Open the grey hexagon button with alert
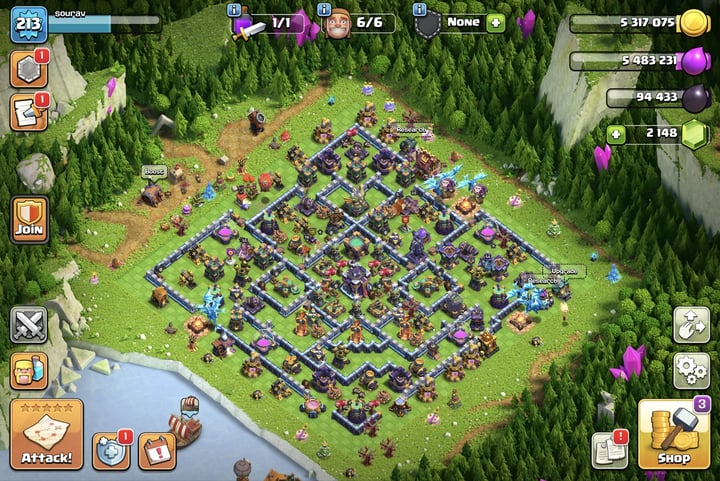The width and height of the screenshot is (720, 481). point(28,70)
